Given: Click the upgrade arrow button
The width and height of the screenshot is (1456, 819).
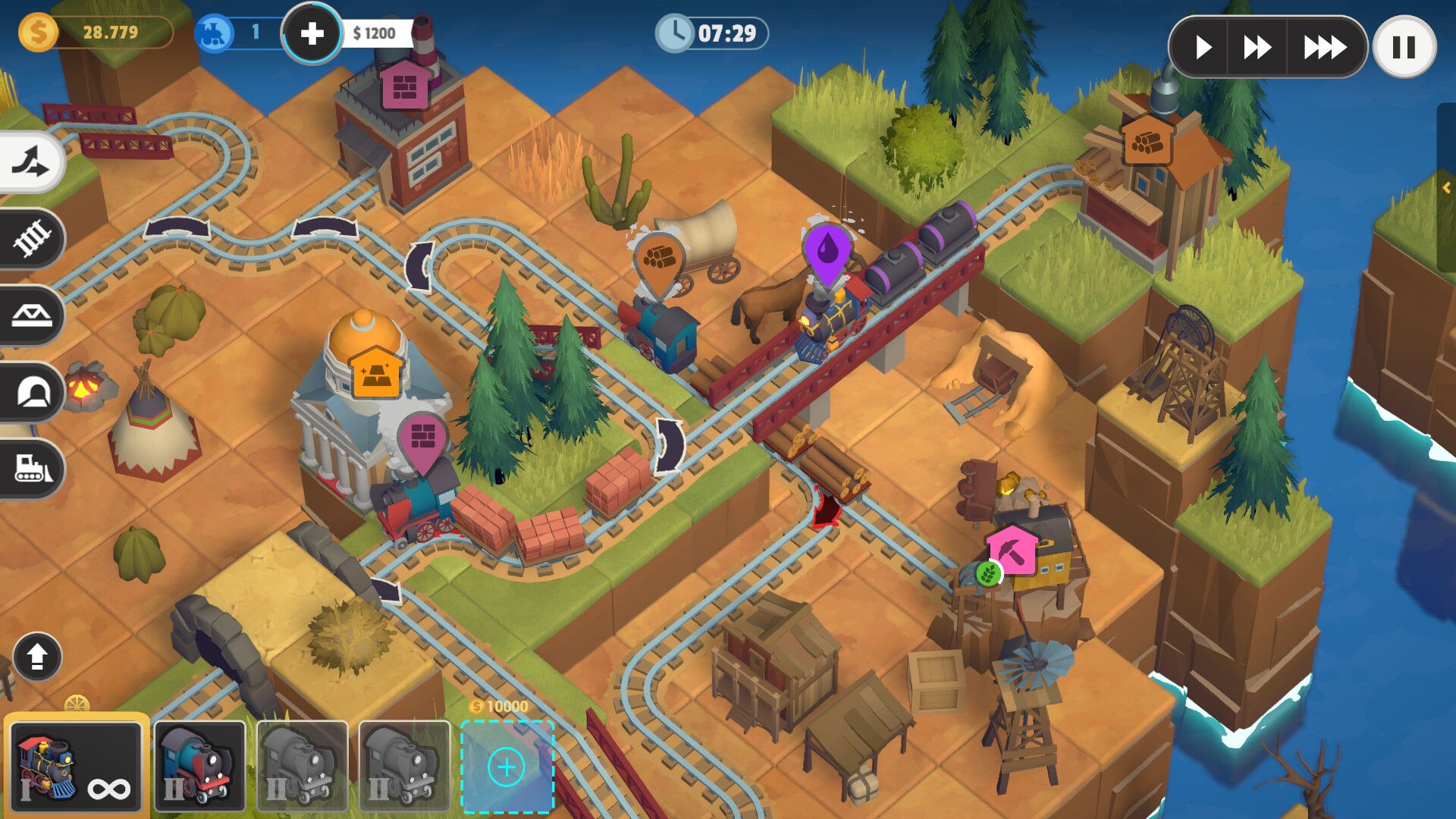Looking at the screenshot, I should pyautogui.click(x=37, y=657).
